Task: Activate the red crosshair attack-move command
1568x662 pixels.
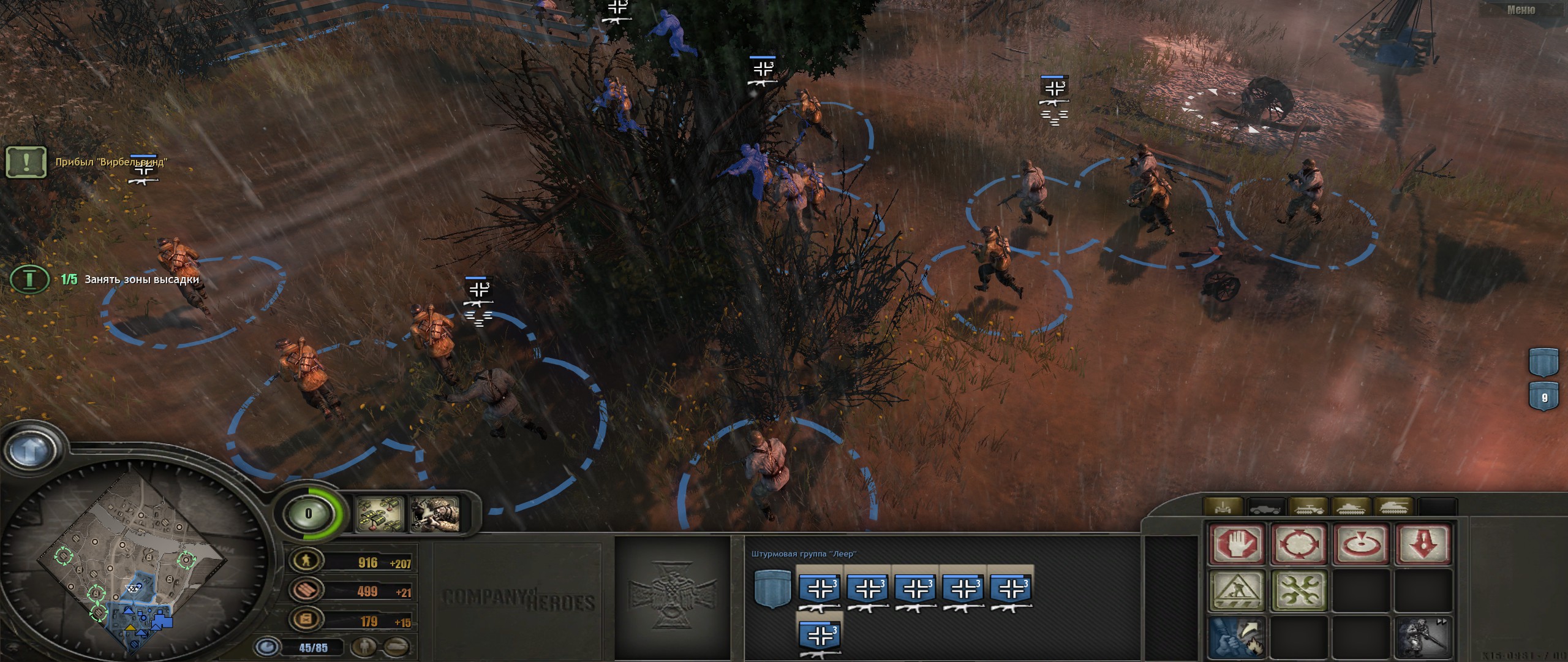Action: point(1299,544)
